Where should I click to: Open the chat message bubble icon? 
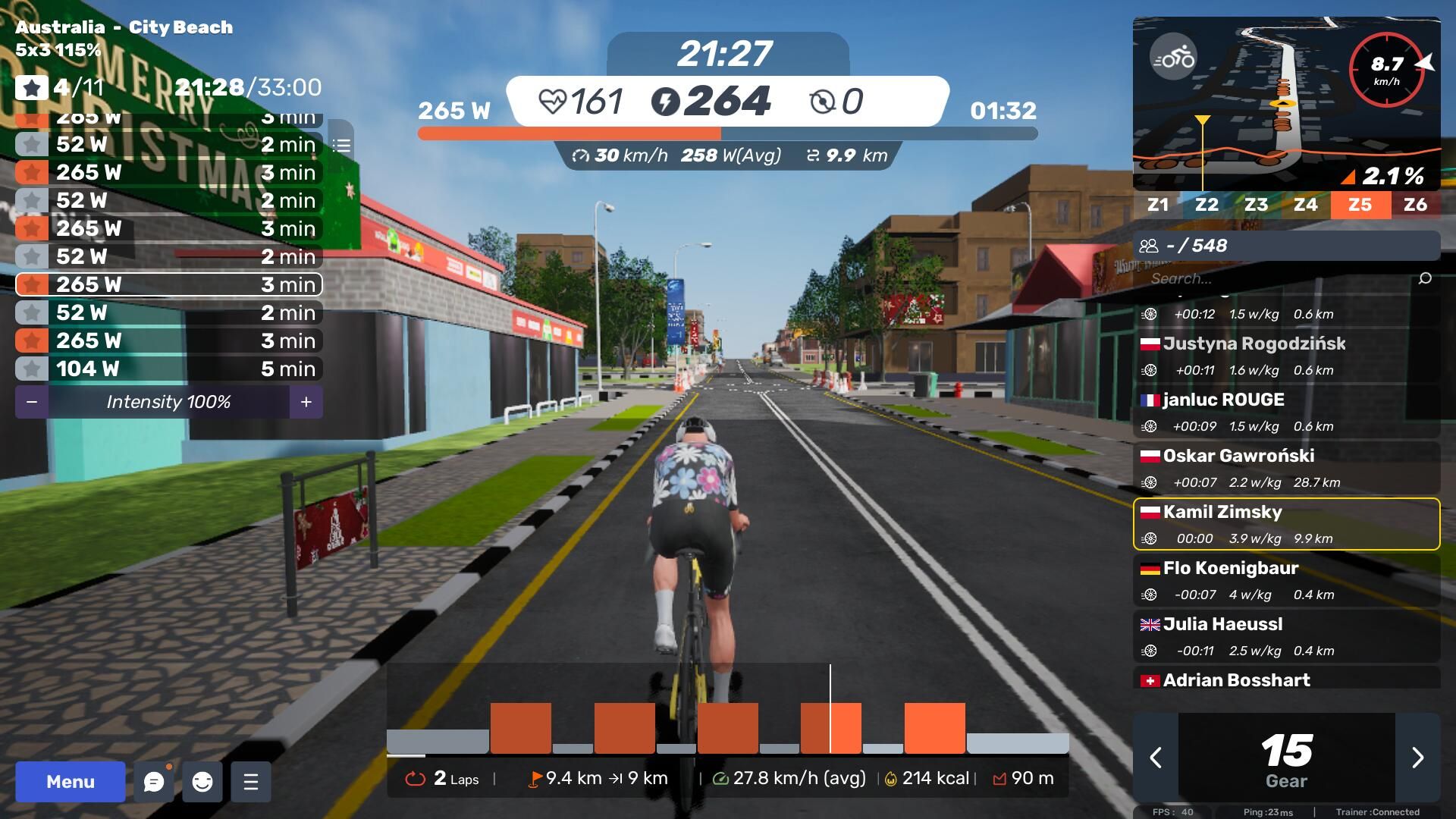154,782
